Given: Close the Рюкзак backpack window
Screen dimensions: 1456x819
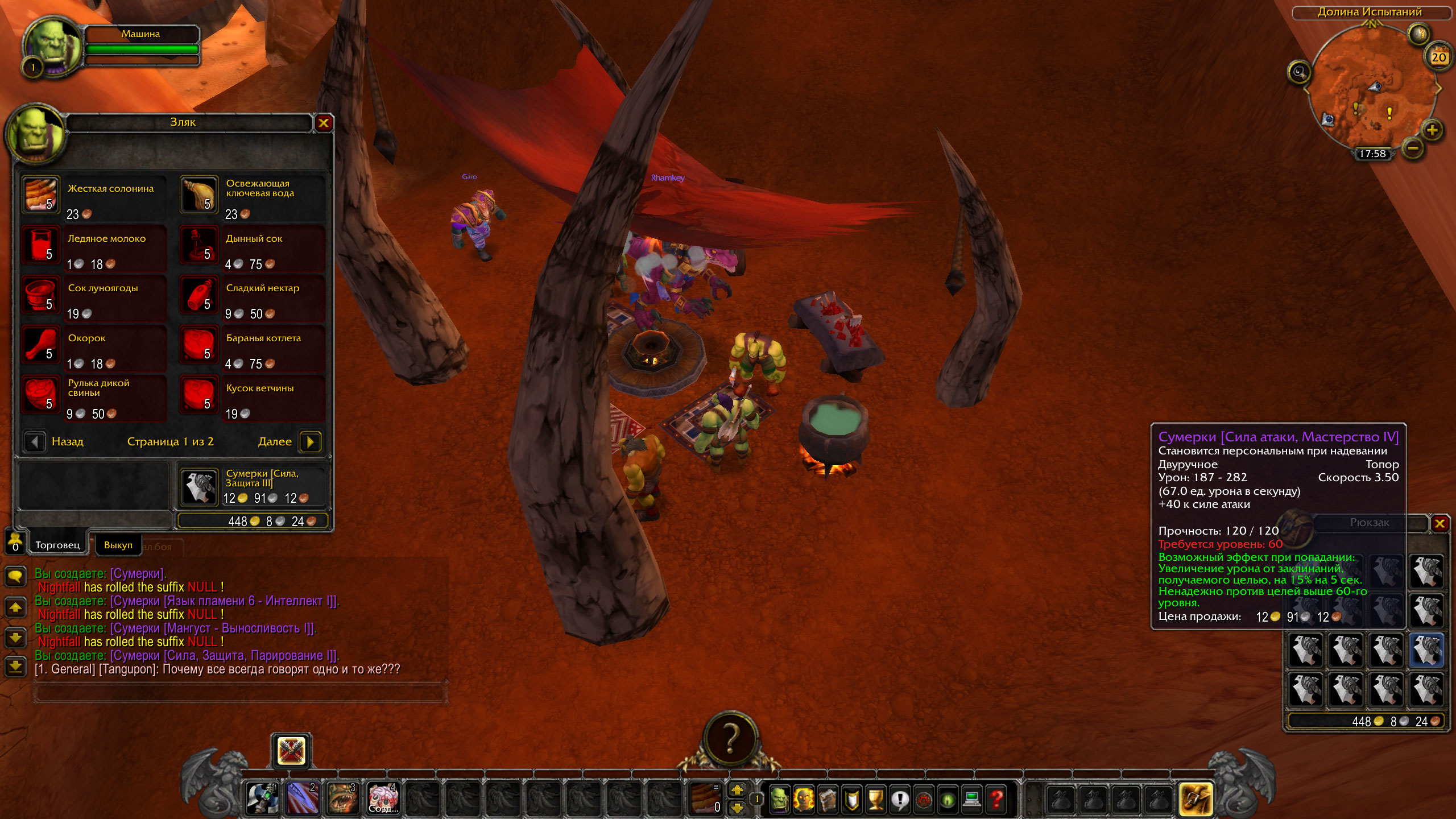Looking at the screenshot, I should (1440, 523).
